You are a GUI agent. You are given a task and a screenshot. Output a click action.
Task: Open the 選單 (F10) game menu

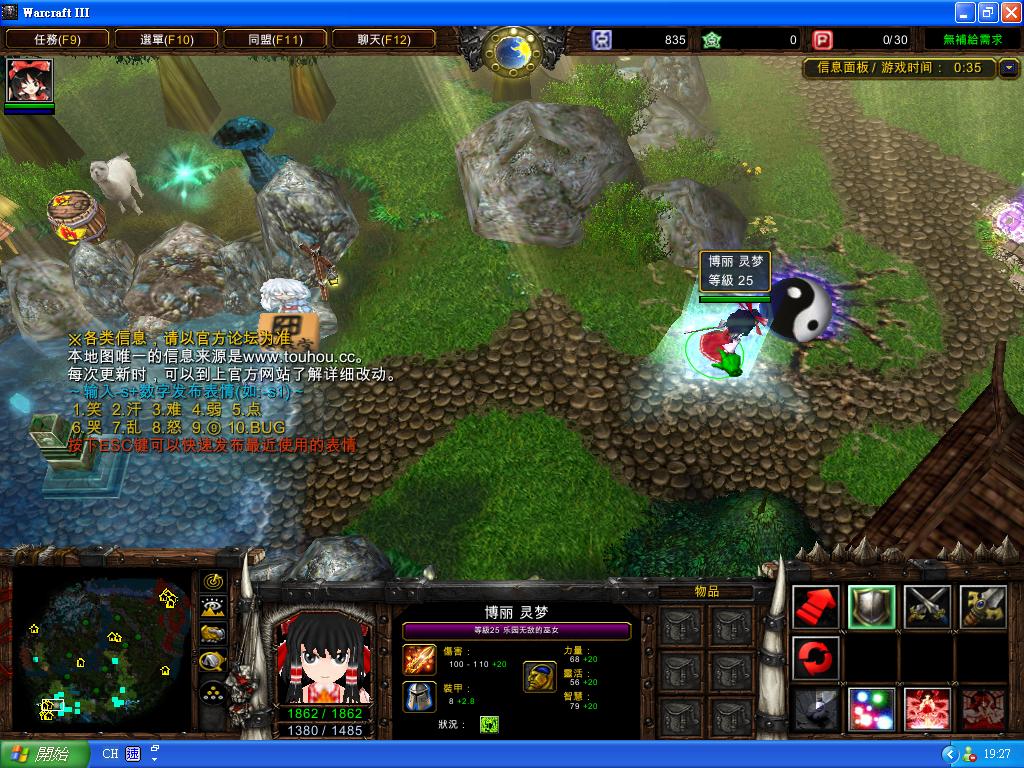[x=166, y=39]
